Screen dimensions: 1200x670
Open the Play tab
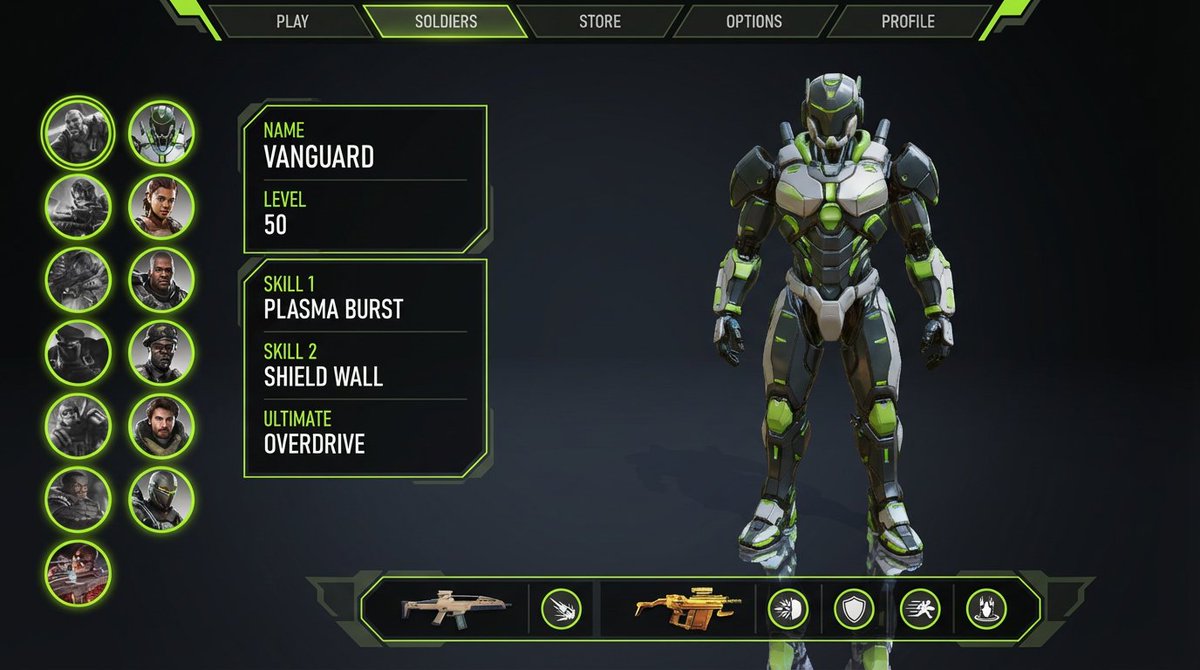pos(292,21)
